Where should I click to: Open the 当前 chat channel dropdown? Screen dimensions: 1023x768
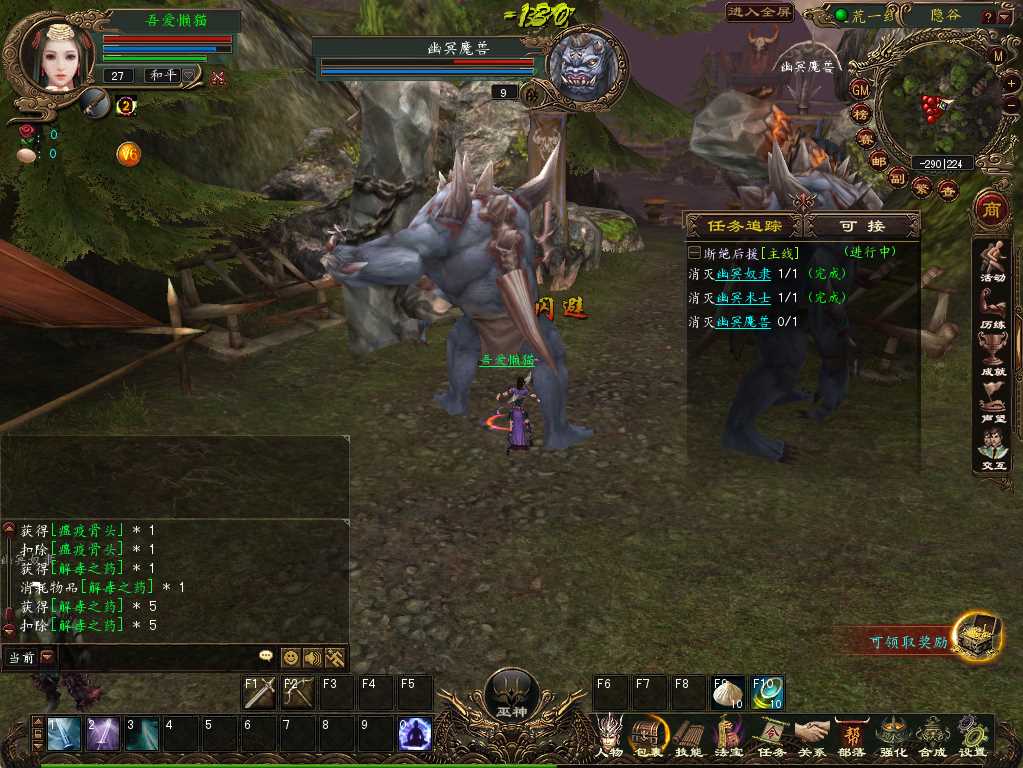(x=47, y=657)
